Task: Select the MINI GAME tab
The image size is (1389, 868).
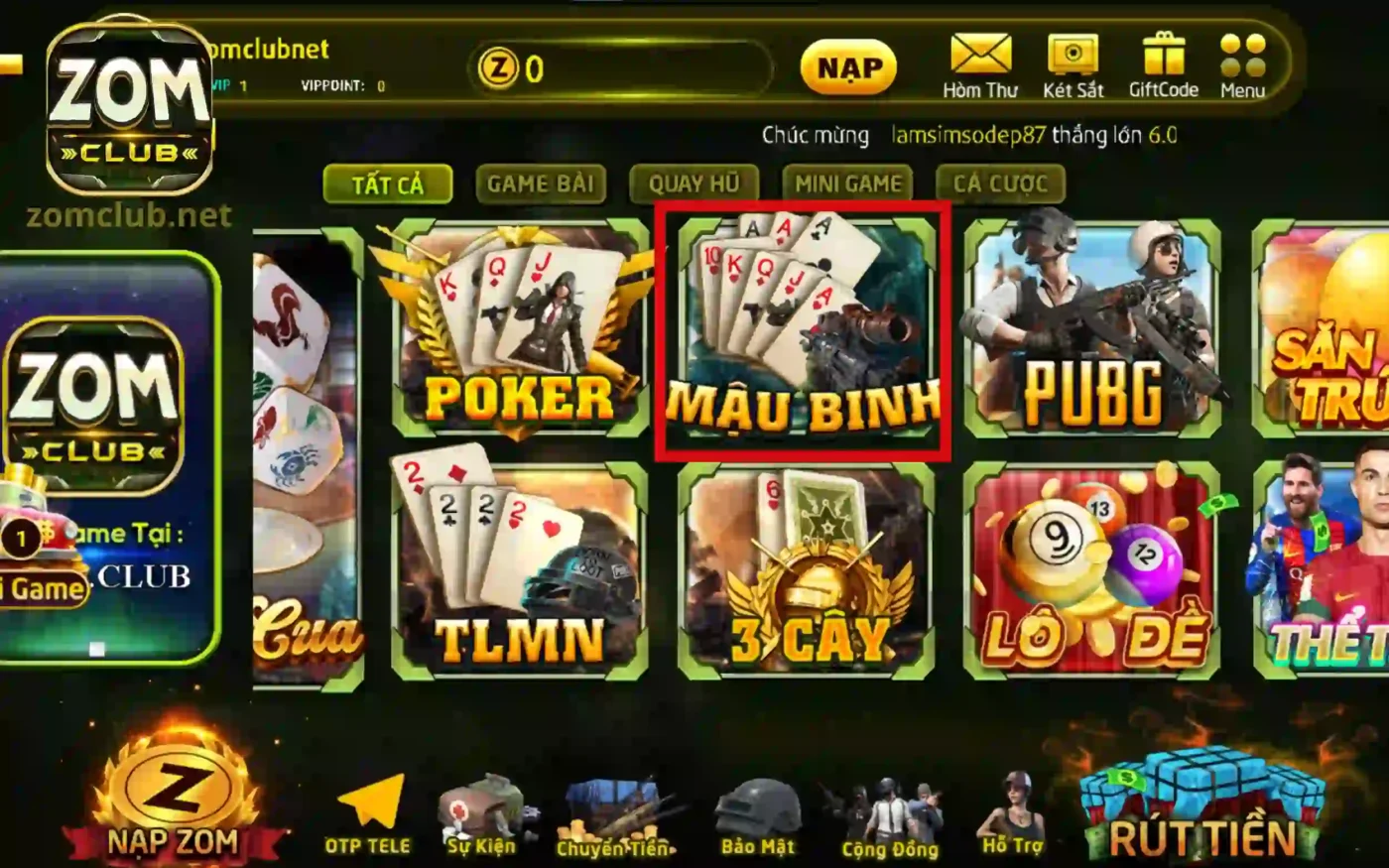Action: [x=847, y=184]
